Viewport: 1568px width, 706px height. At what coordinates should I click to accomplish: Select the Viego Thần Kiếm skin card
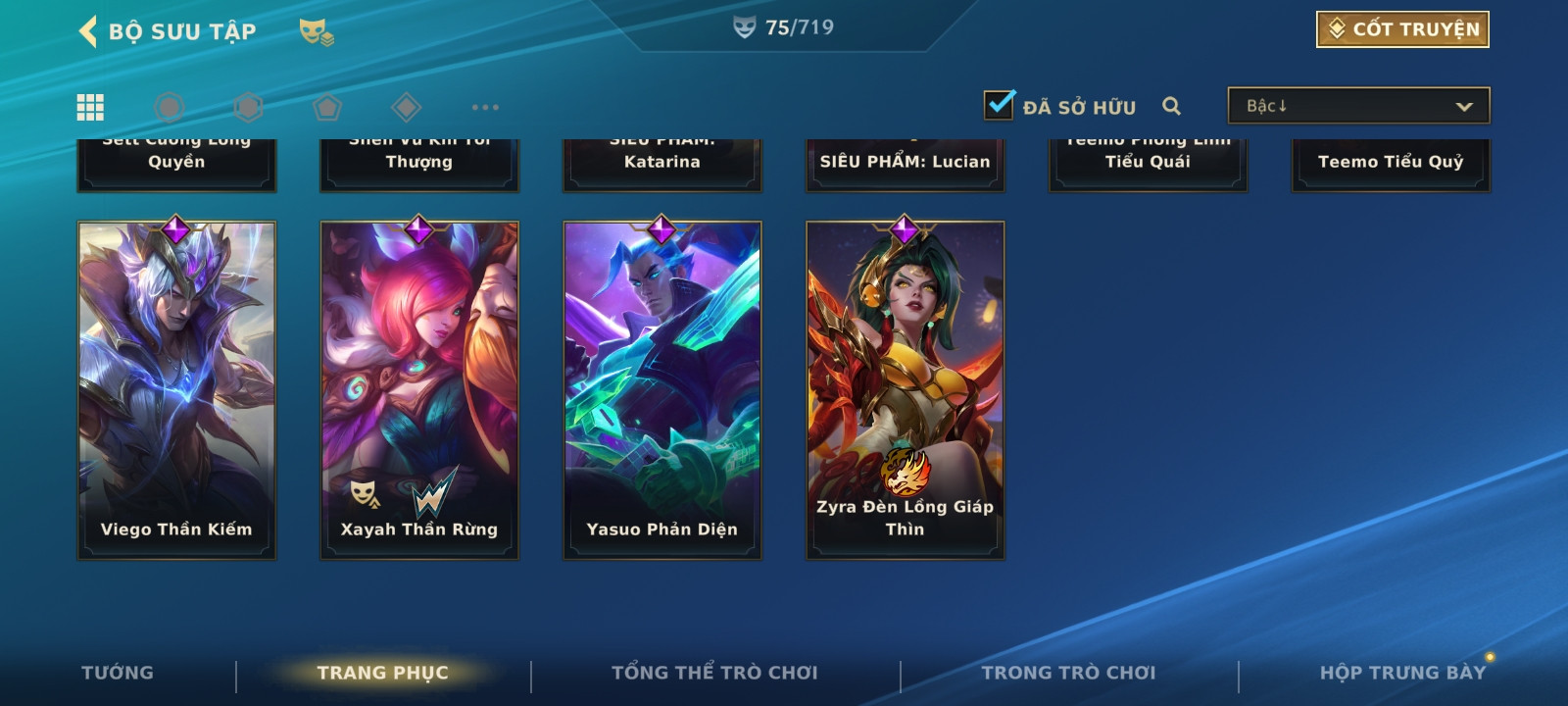176,390
